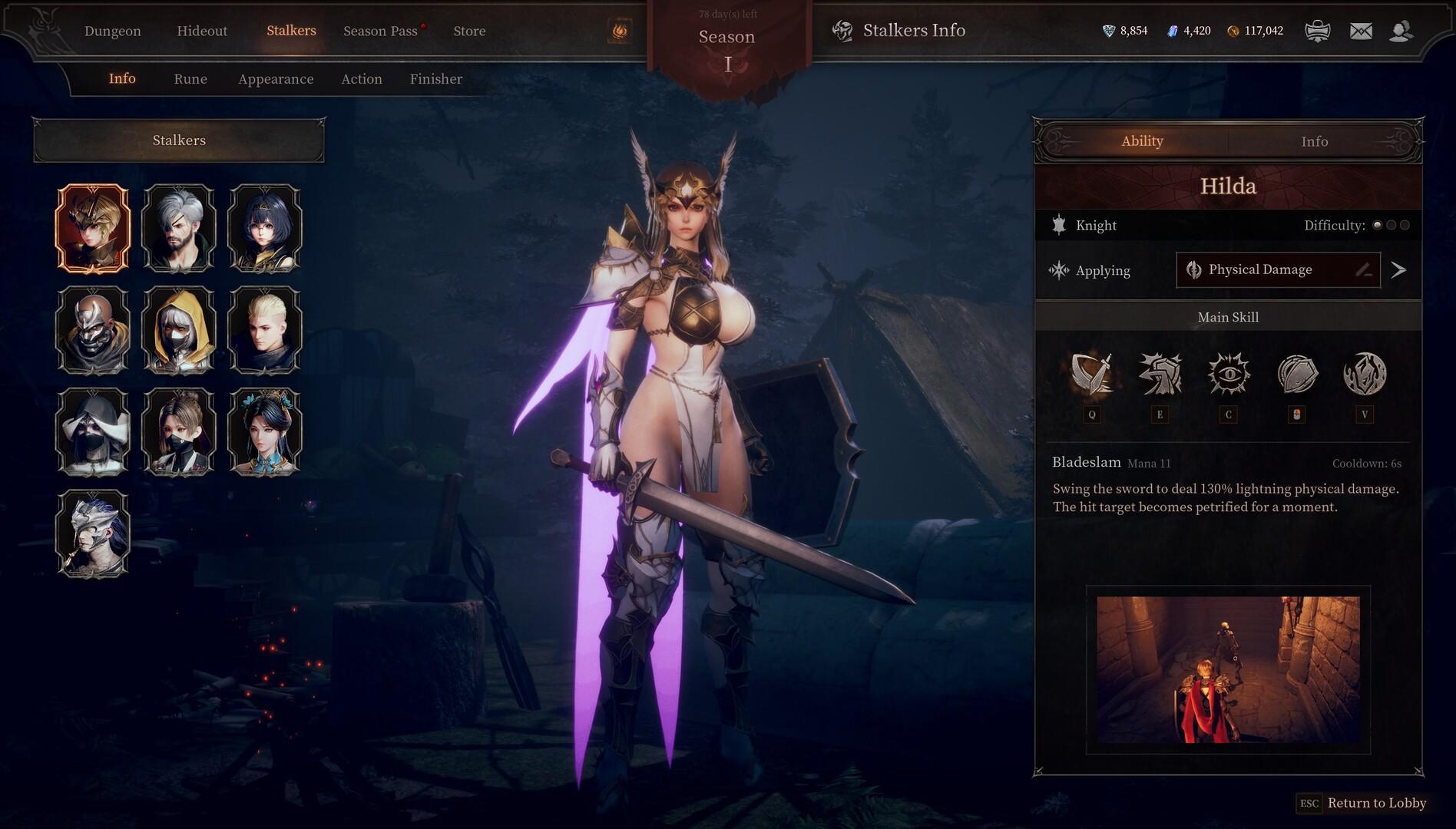Image resolution: width=1456 pixels, height=829 pixels.
Task: Select the third Difficulty dot
Action: click(x=1407, y=226)
